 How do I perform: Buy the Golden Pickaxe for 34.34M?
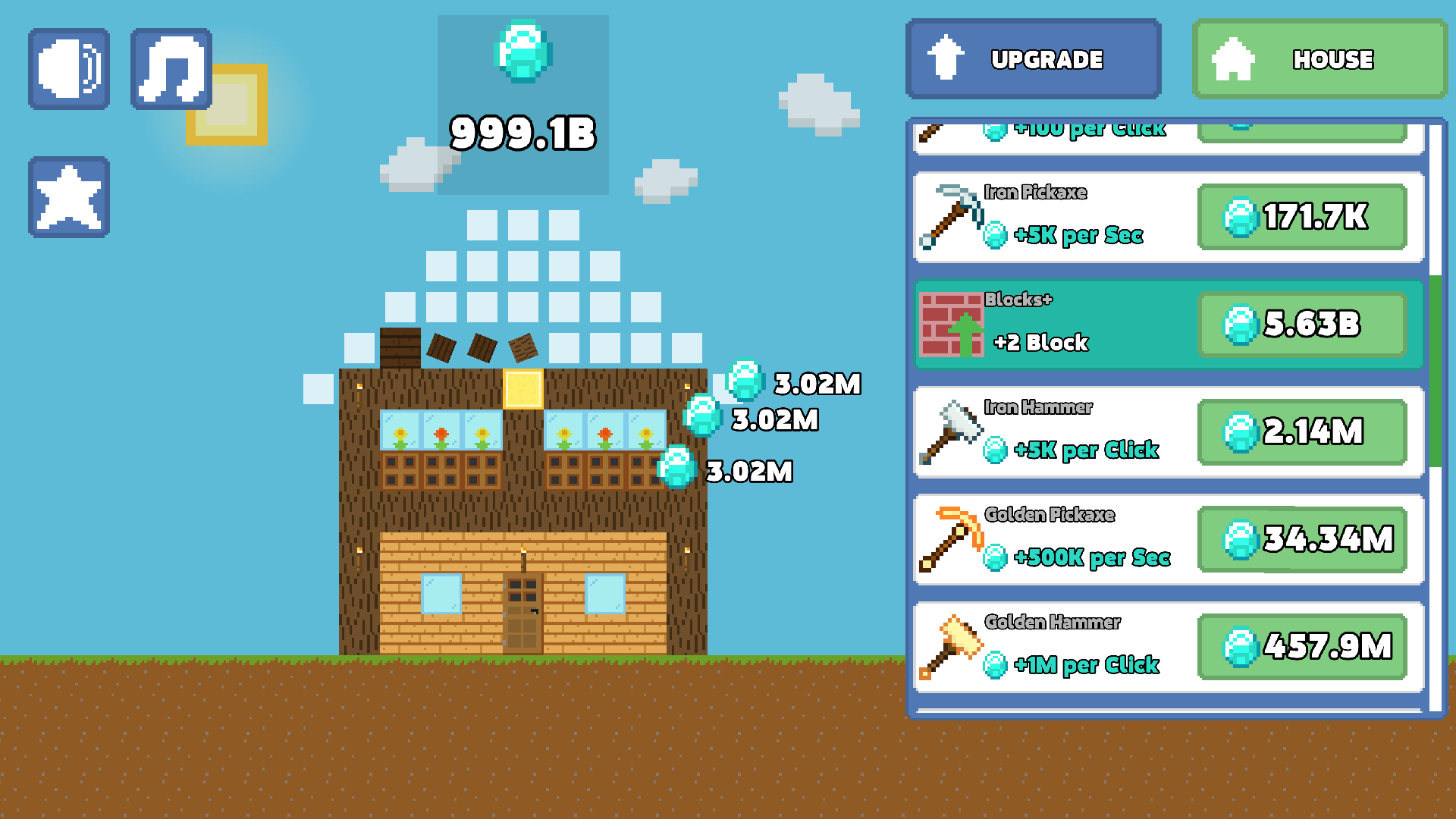(1302, 539)
